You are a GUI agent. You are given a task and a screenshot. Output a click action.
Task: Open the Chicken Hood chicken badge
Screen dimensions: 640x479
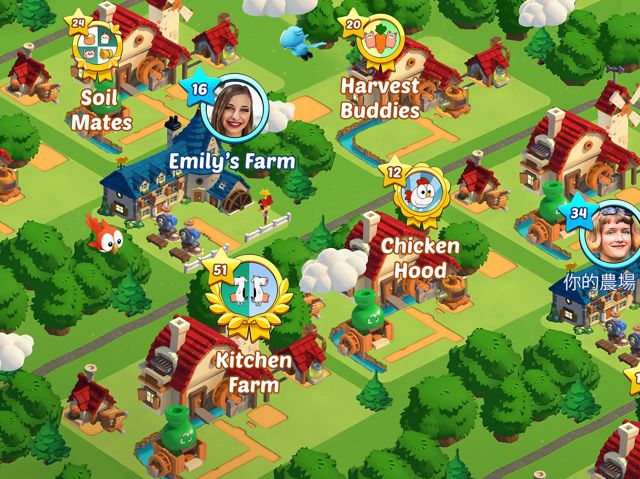pyautogui.click(x=422, y=193)
